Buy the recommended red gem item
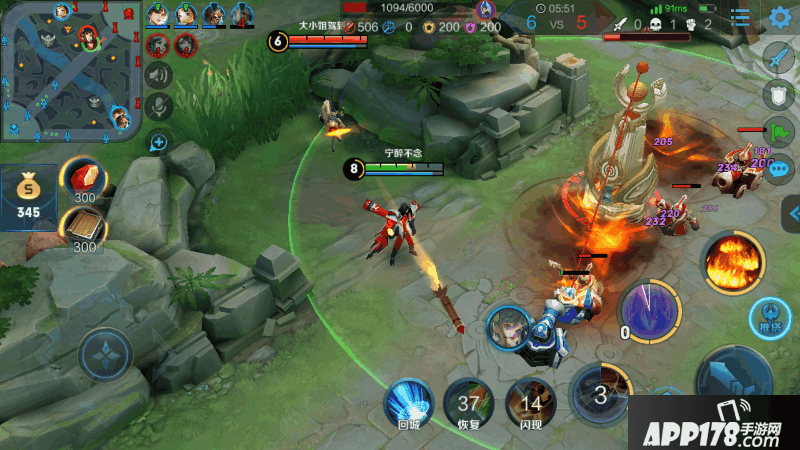 tap(84, 180)
